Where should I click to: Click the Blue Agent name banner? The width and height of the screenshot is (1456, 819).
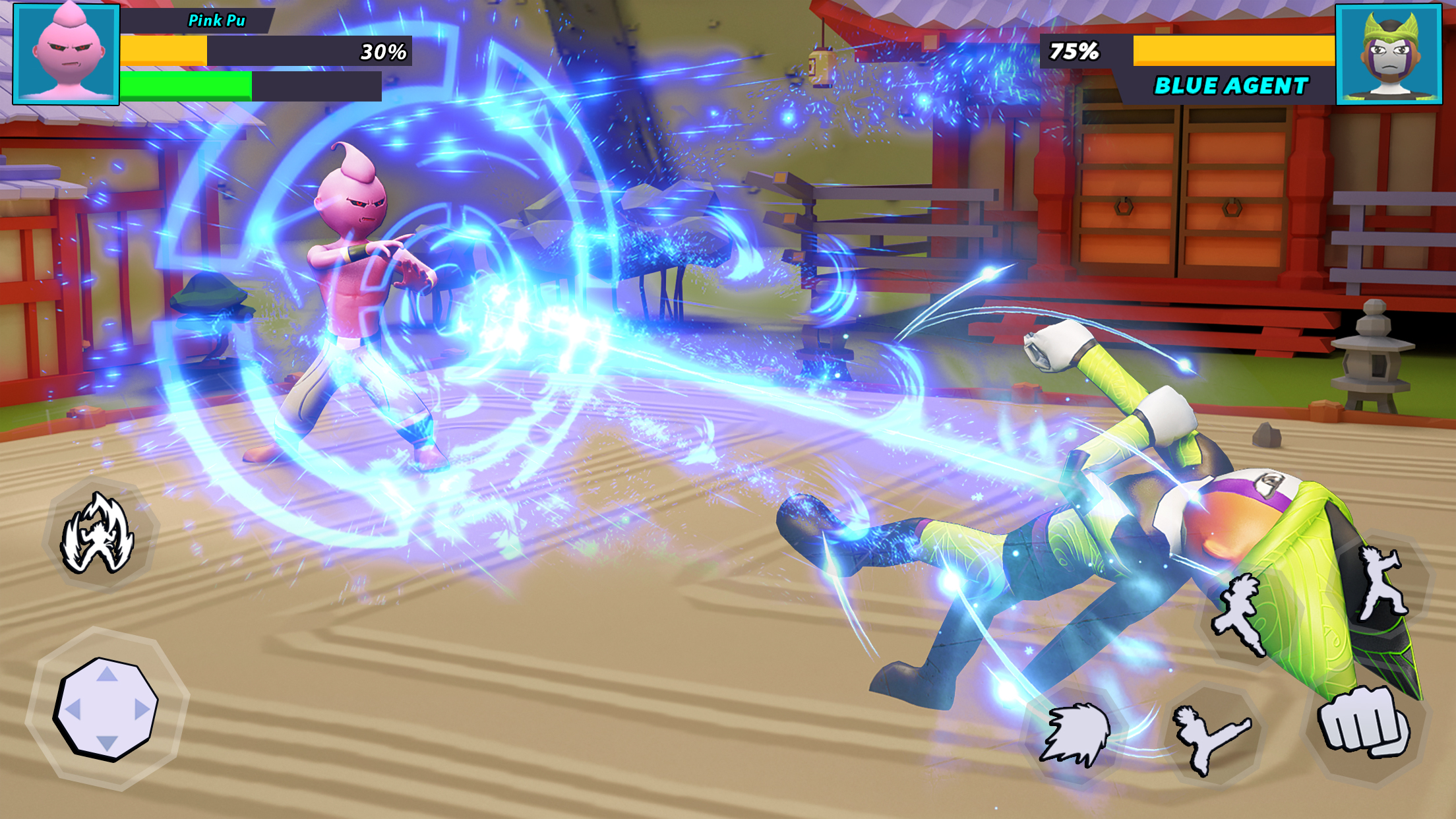(x=1230, y=84)
